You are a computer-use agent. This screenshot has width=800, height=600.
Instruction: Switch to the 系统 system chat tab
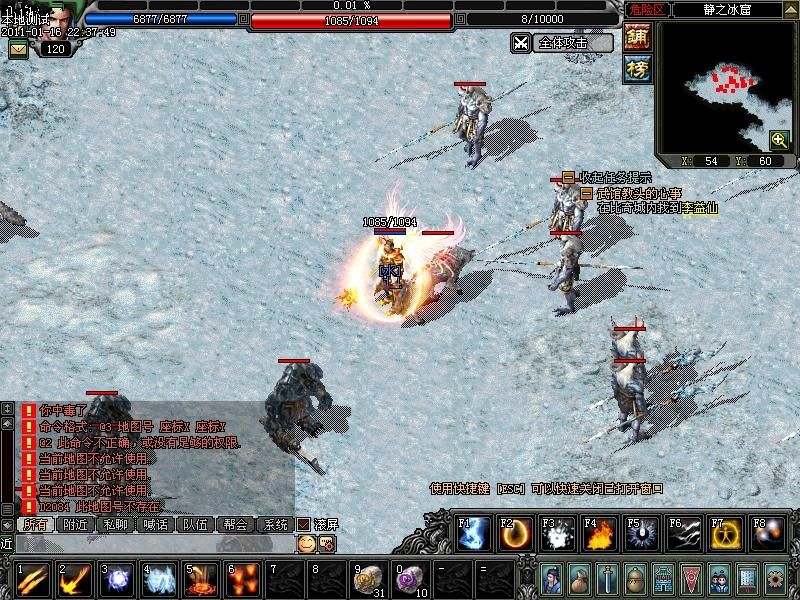[275, 524]
